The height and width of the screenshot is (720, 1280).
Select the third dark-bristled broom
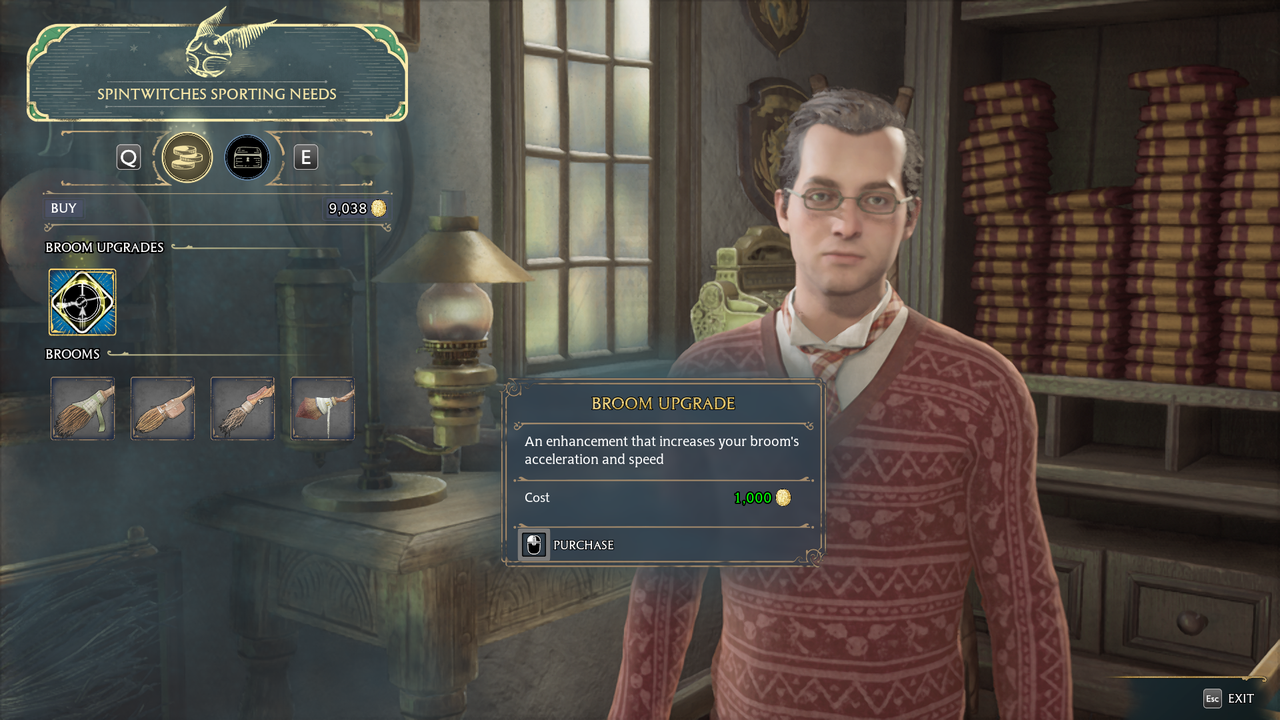242,408
